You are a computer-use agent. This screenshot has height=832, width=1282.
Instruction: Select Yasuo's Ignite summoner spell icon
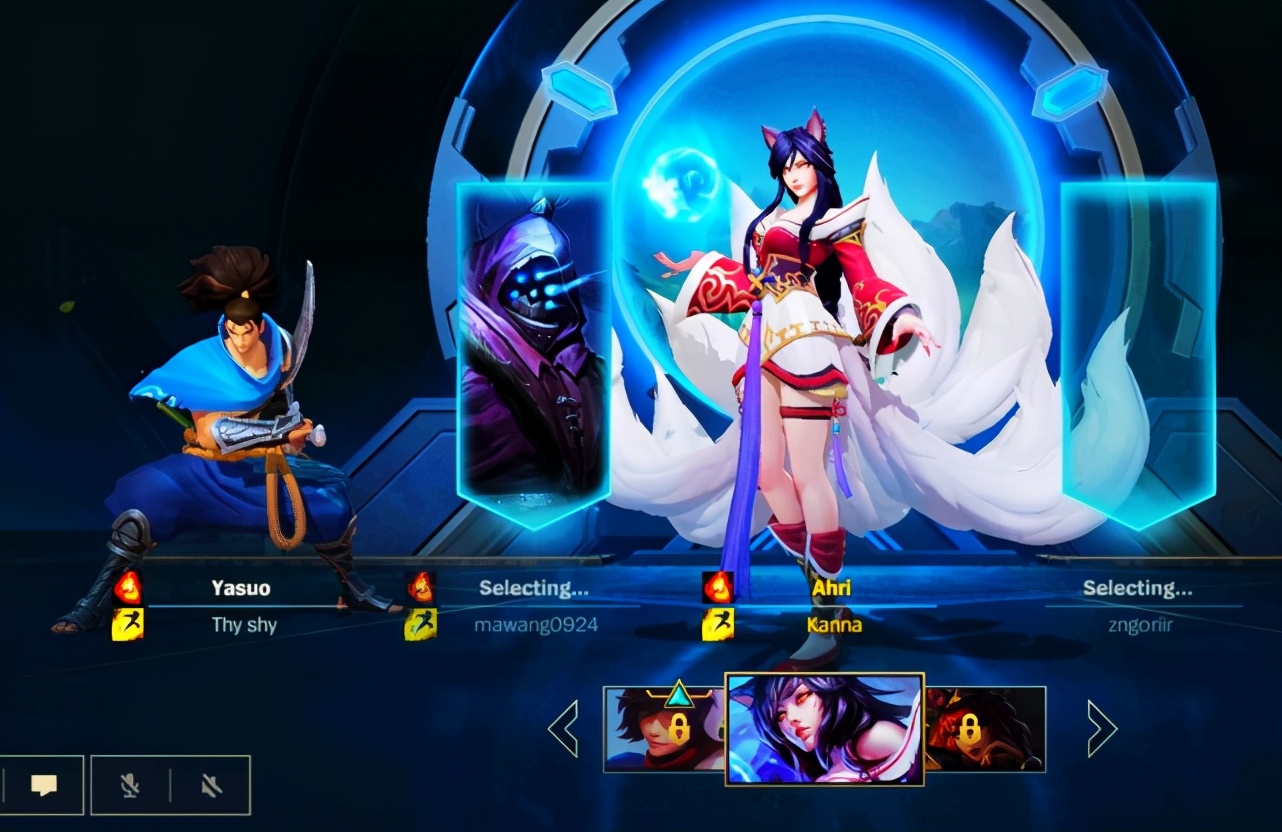(x=130, y=587)
